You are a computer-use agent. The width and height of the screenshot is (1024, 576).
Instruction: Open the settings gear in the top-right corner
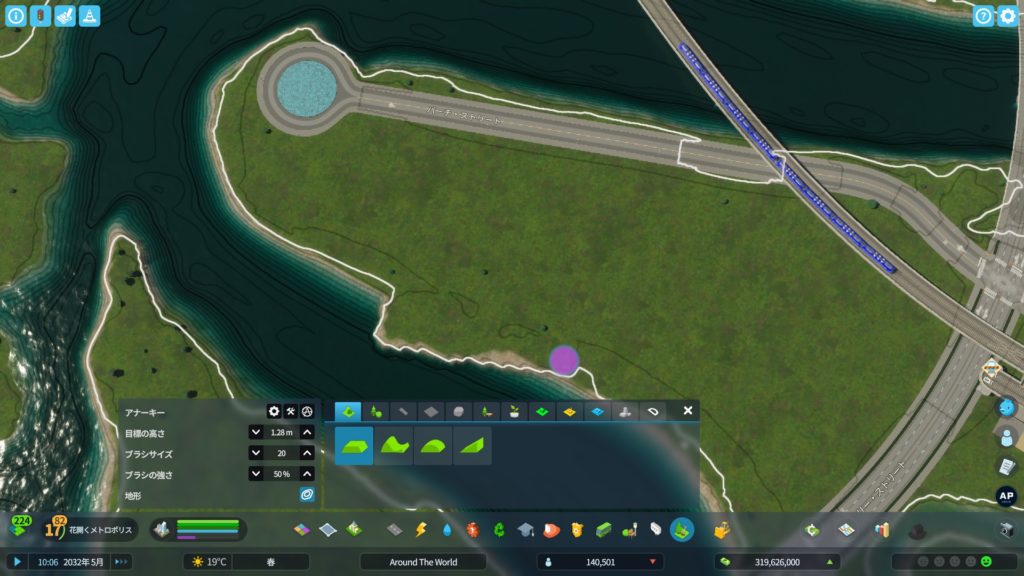pos(1007,16)
